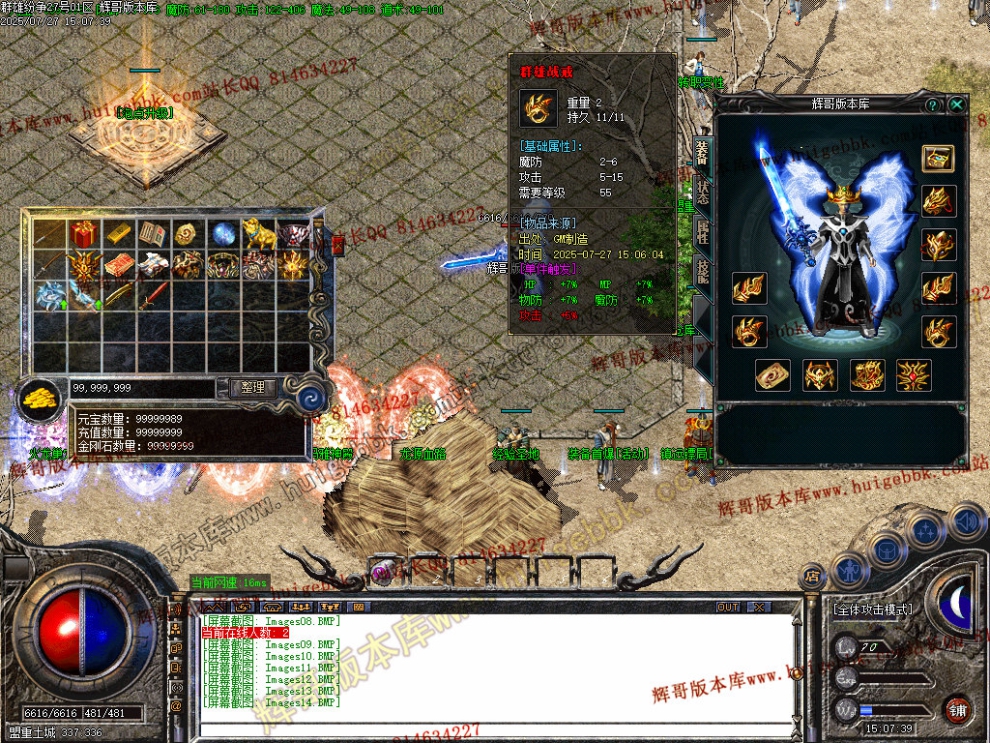Click the blue swirl button on bag
The height and width of the screenshot is (743, 990).
click(x=312, y=397)
